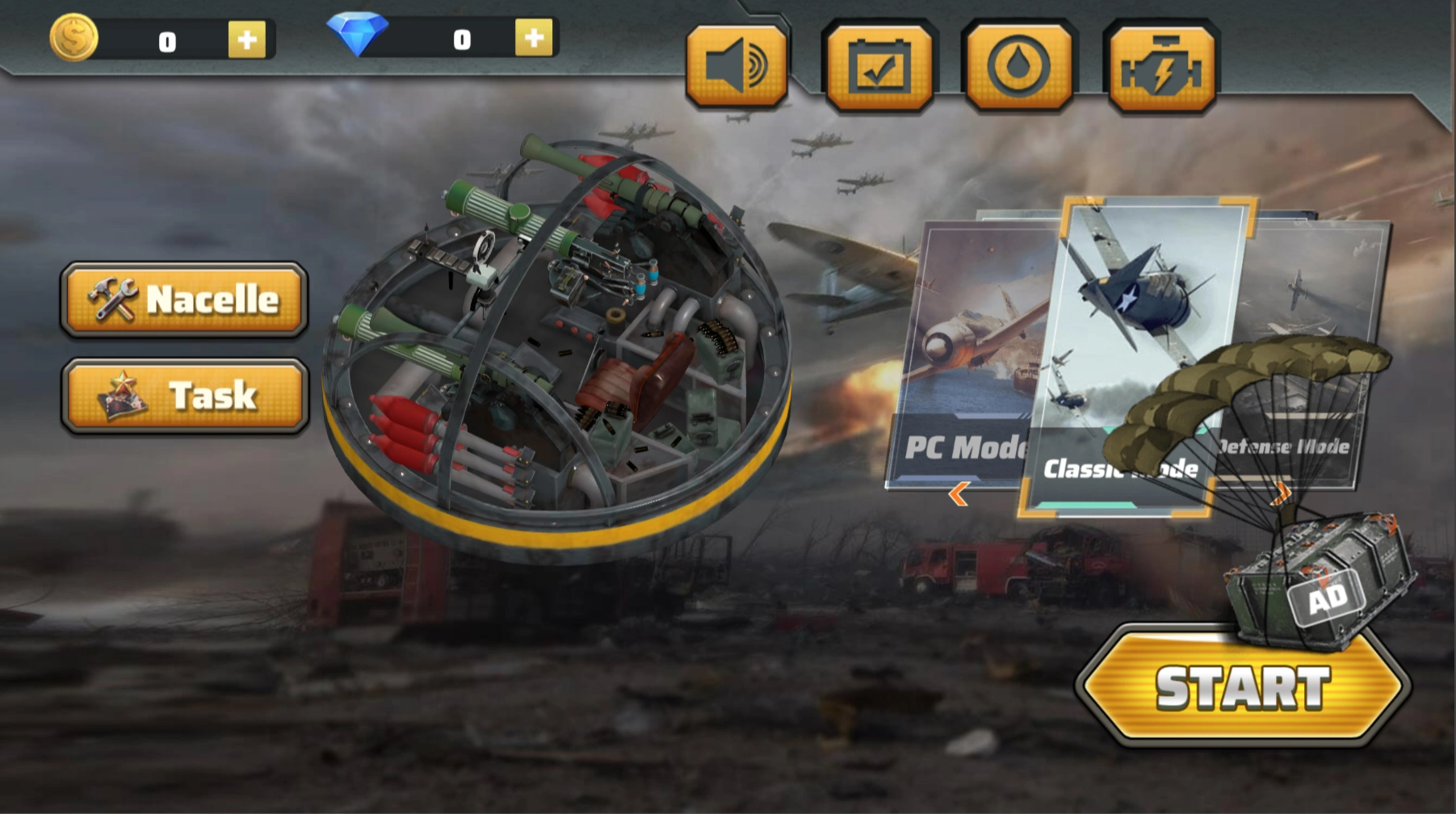Open the Nacelle menu
Viewport: 1456px width, 814px height.
[184, 299]
